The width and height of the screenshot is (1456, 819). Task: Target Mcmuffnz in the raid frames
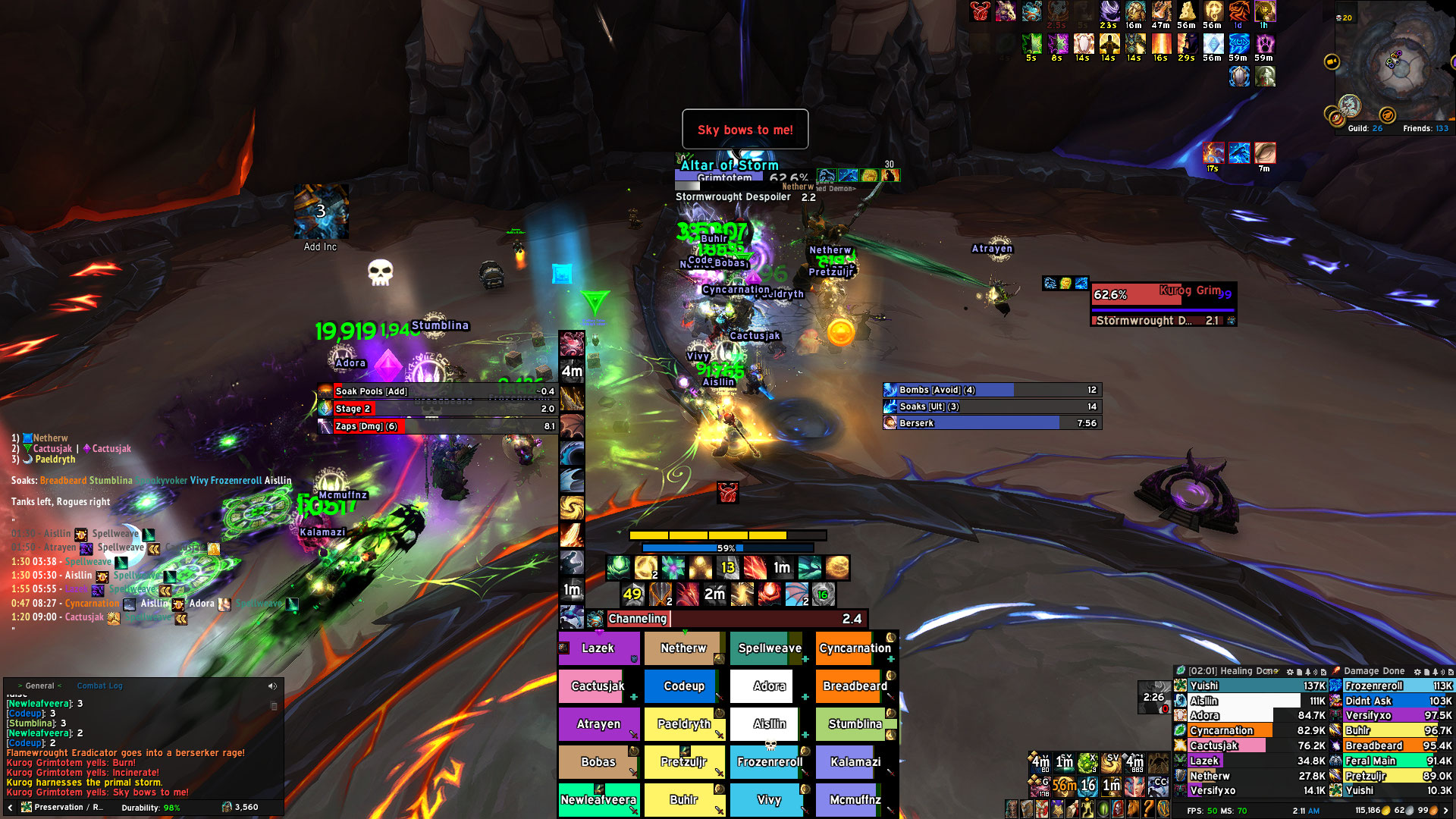click(x=855, y=800)
